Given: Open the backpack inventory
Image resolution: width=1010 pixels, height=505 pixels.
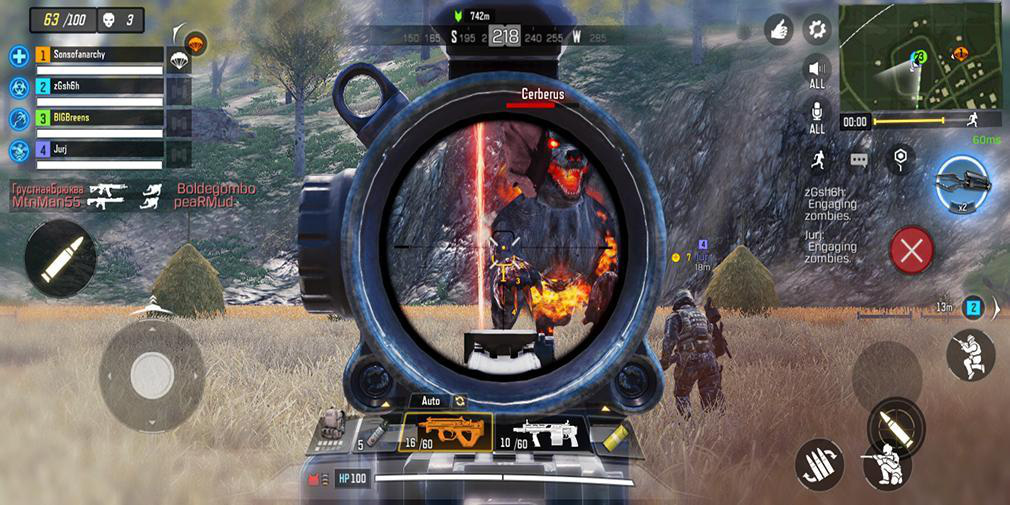Looking at the screenshot, I should coord(331,424).
